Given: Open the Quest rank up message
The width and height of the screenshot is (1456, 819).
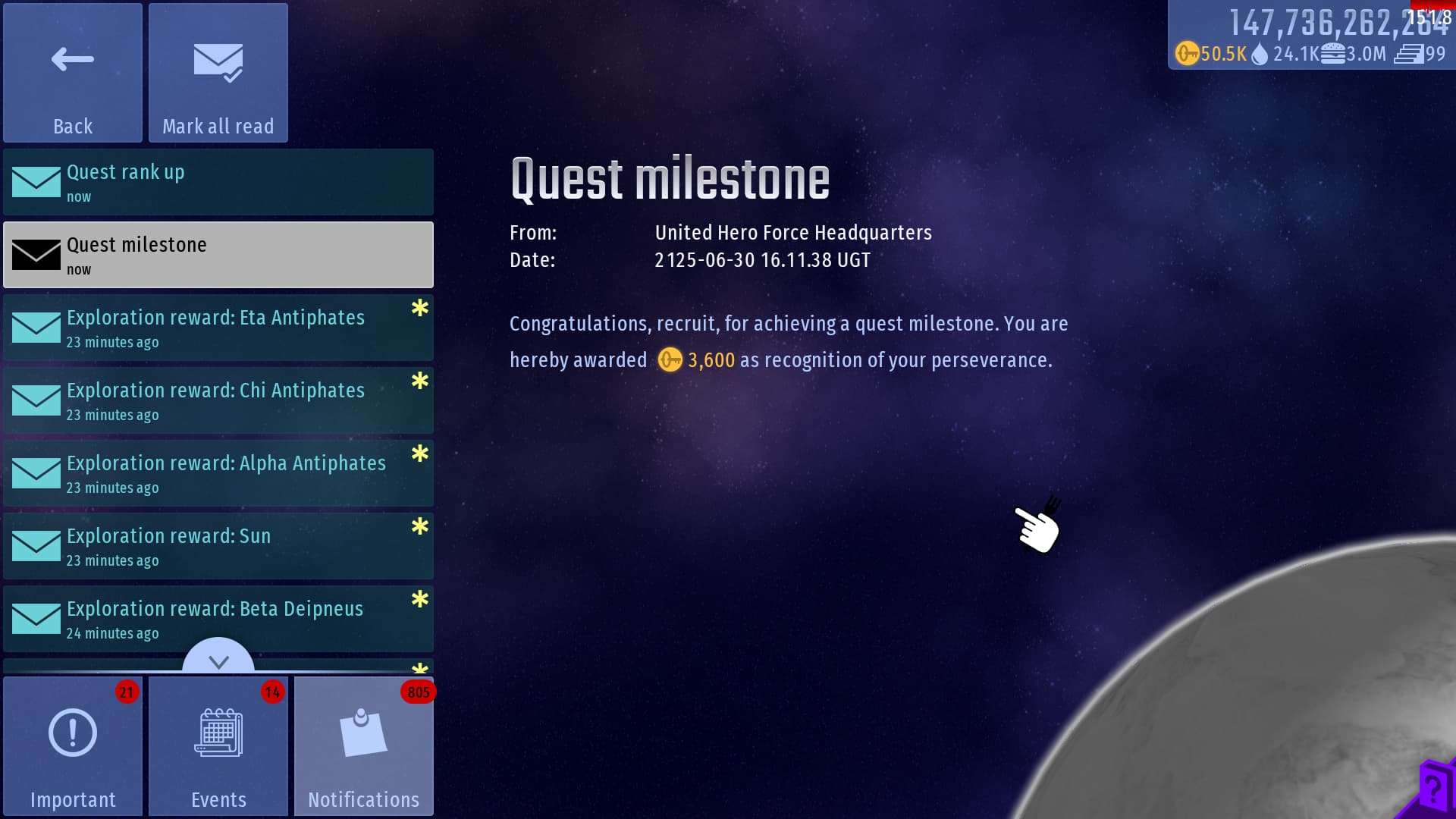Looking at the screenshot, I should pyautogui.click(x=218, y=182).
